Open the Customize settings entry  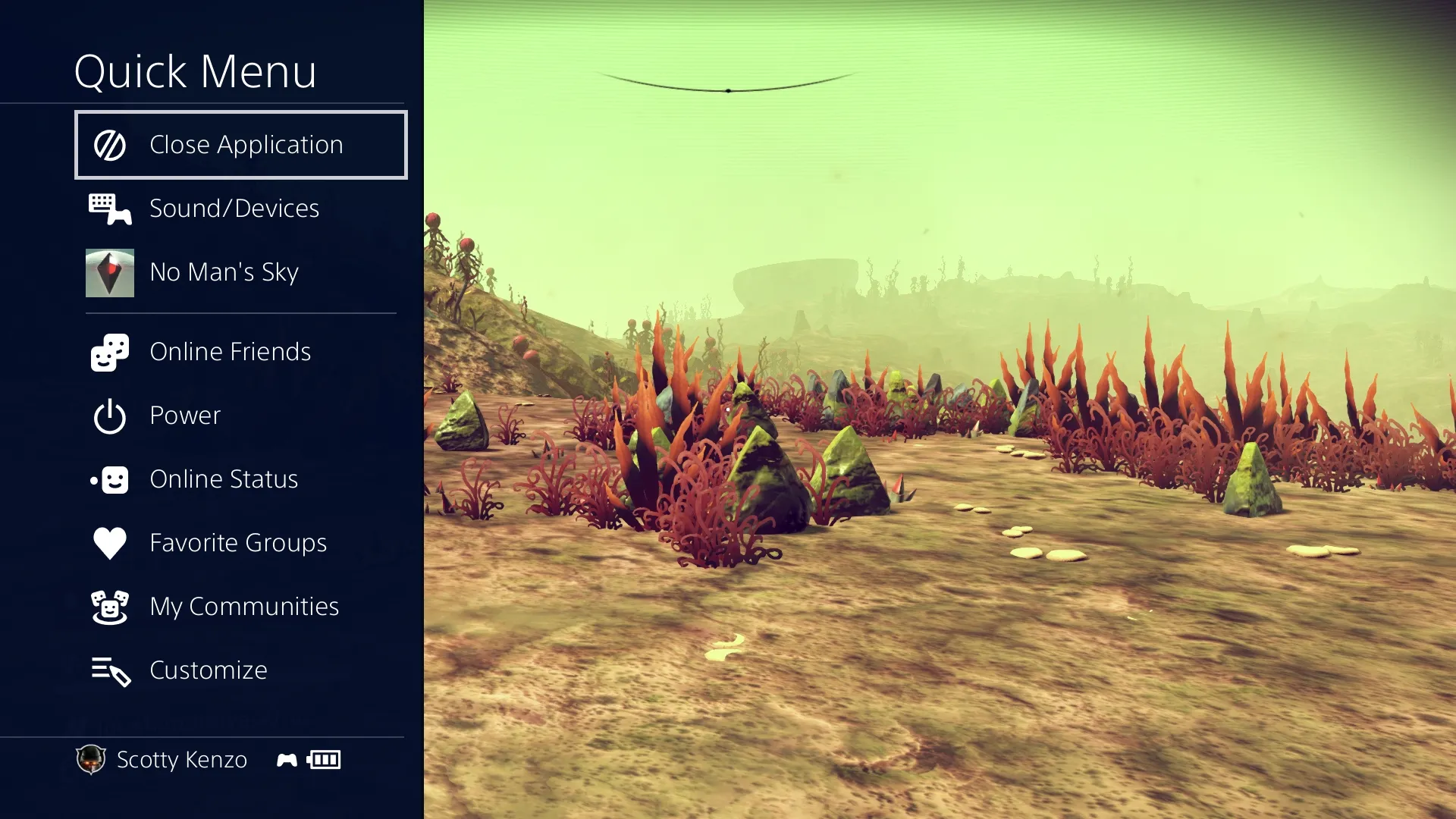tap(209, 670)
